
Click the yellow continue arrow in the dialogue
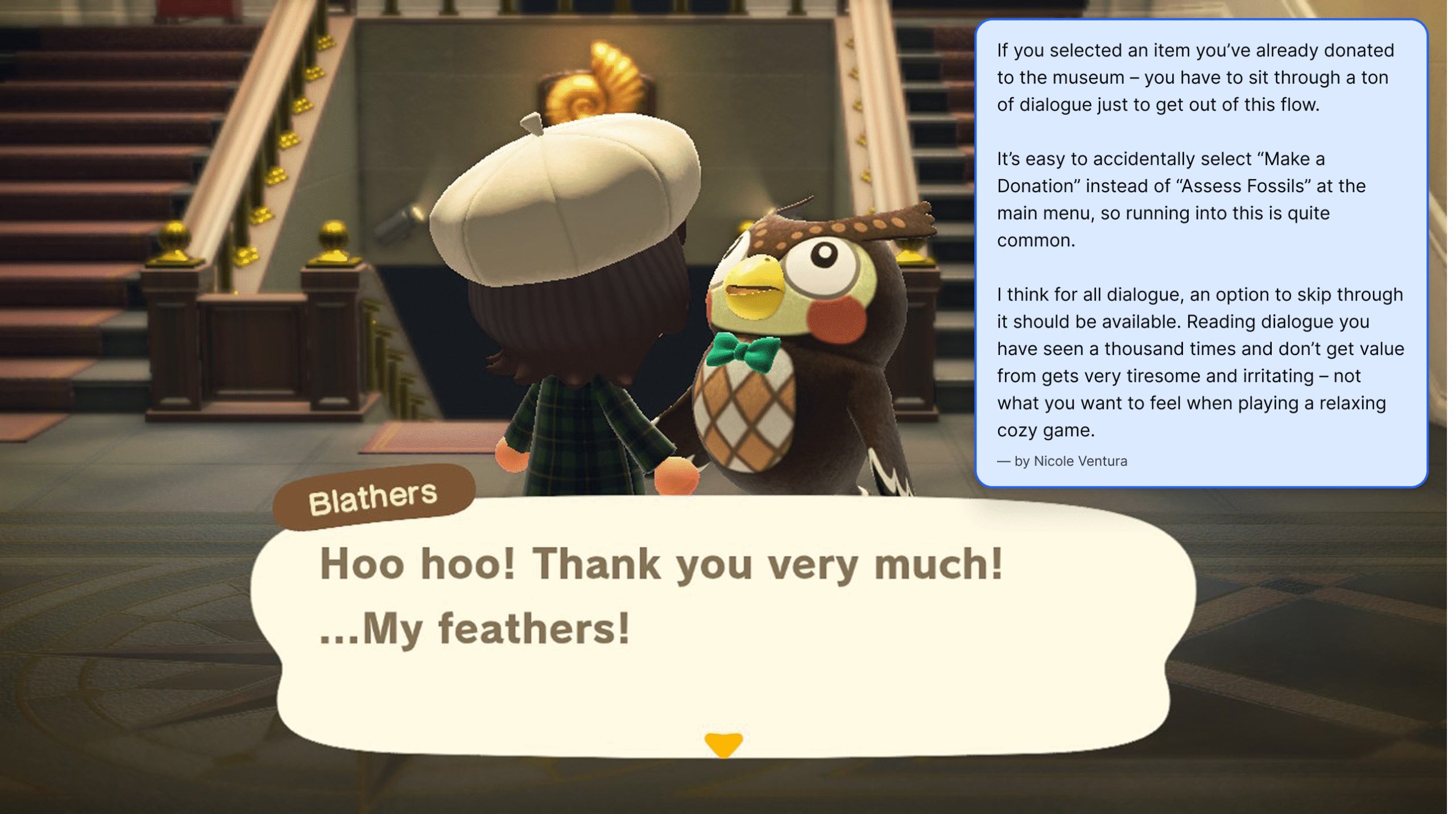723,744
